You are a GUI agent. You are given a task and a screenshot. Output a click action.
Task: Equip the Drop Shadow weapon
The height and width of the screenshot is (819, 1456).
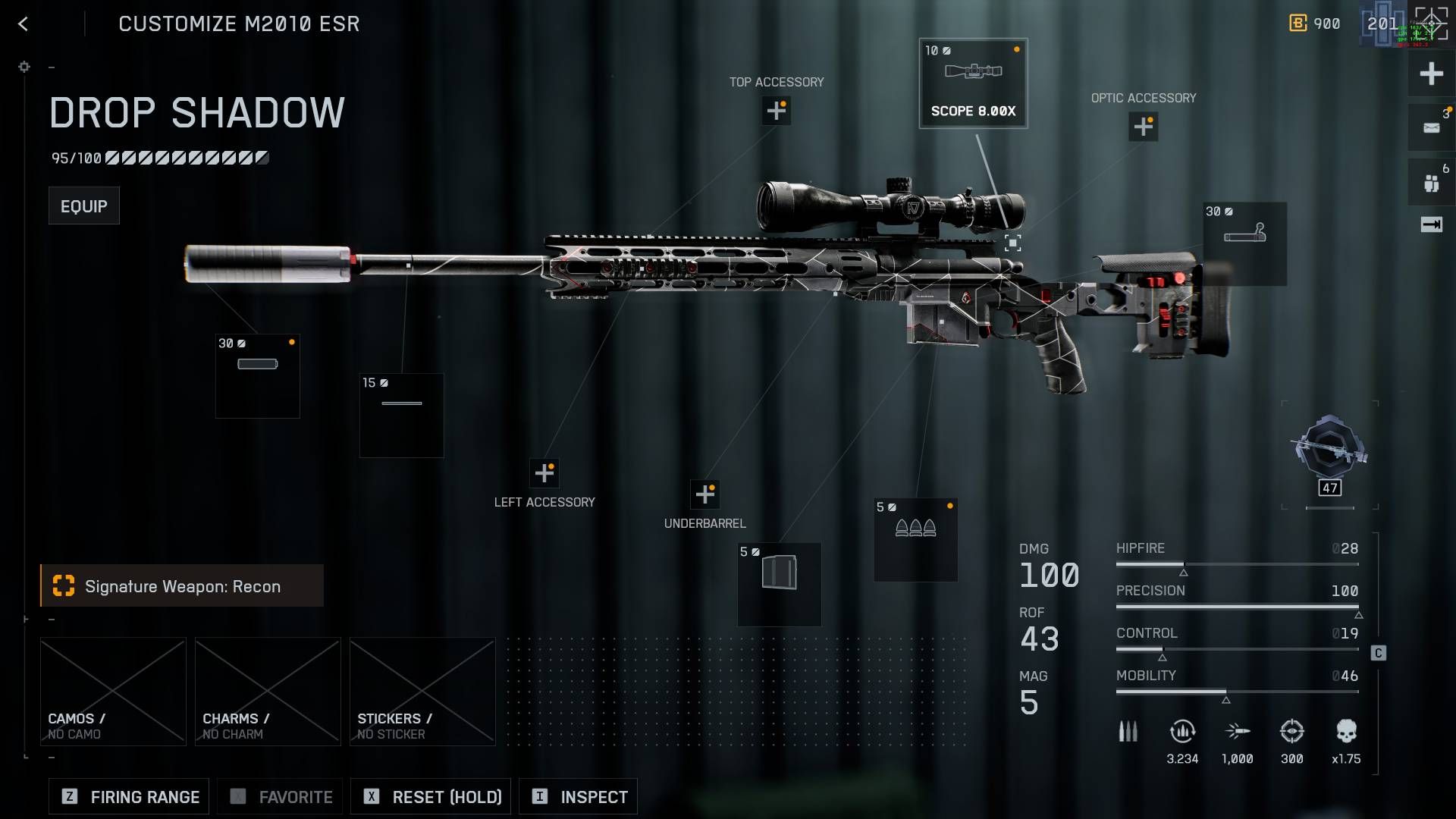pyautogui.click(x=83, y=205)
